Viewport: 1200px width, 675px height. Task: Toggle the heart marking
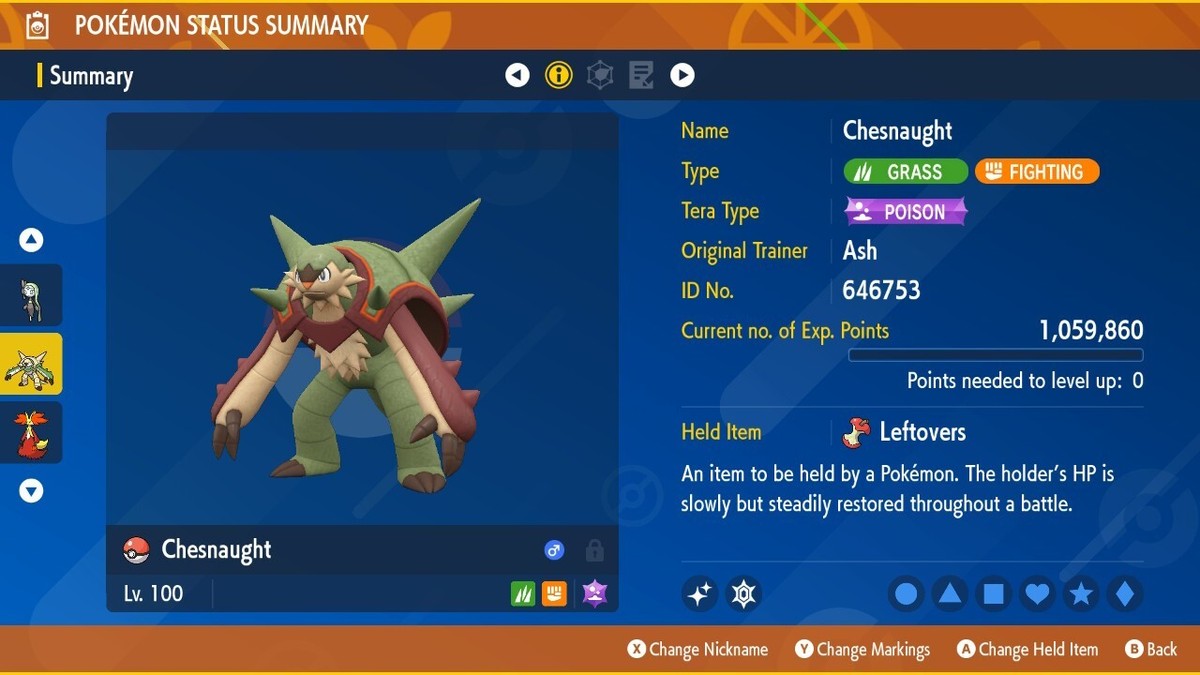pyautogui.click(x=1038, y=594)
